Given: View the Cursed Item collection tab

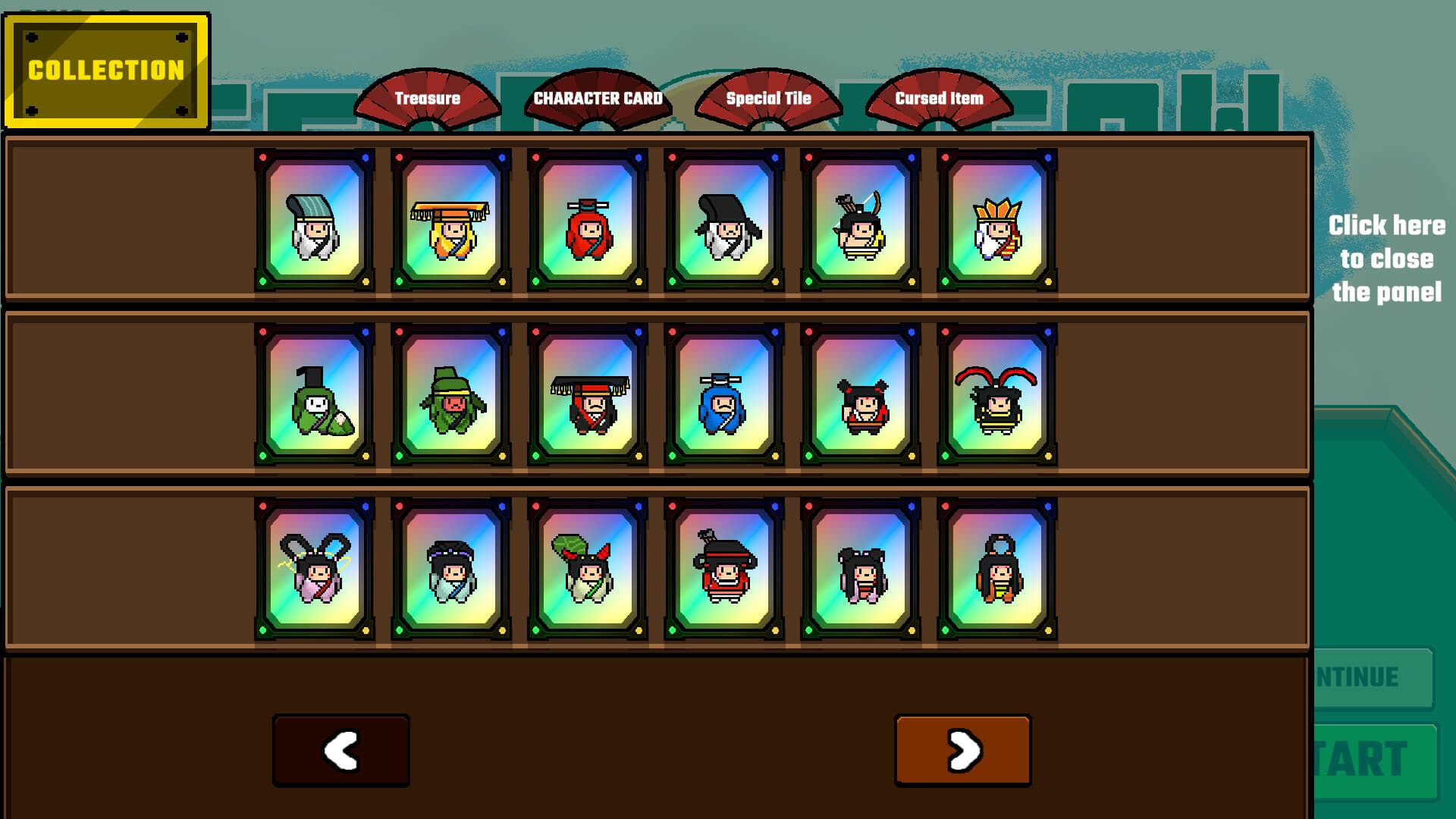Looking at the screenshot, I should 940,97.
